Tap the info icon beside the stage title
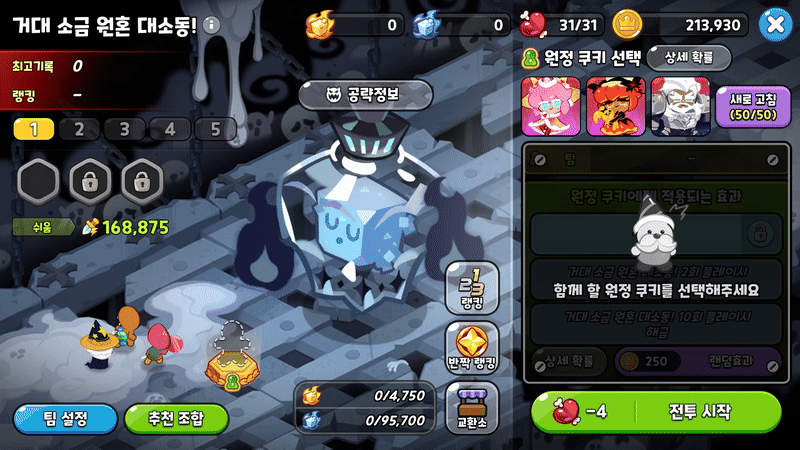 click(211, 25)
